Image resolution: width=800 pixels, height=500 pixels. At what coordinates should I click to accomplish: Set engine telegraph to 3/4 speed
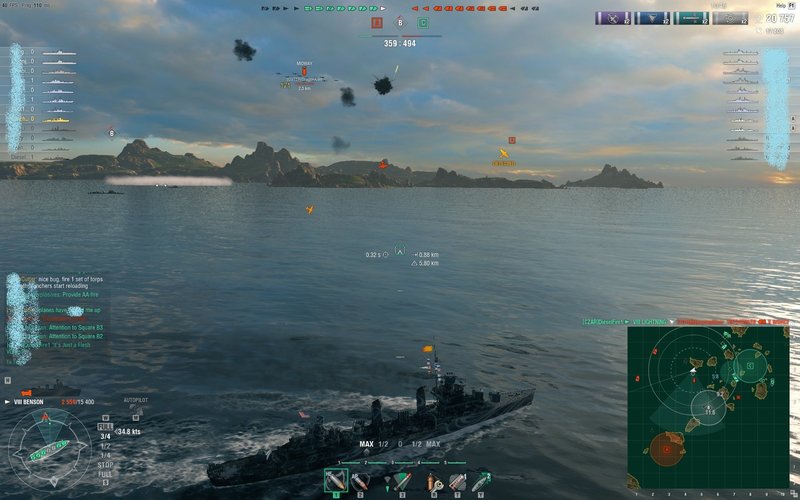pyautogui.click(x=105, y=436)
